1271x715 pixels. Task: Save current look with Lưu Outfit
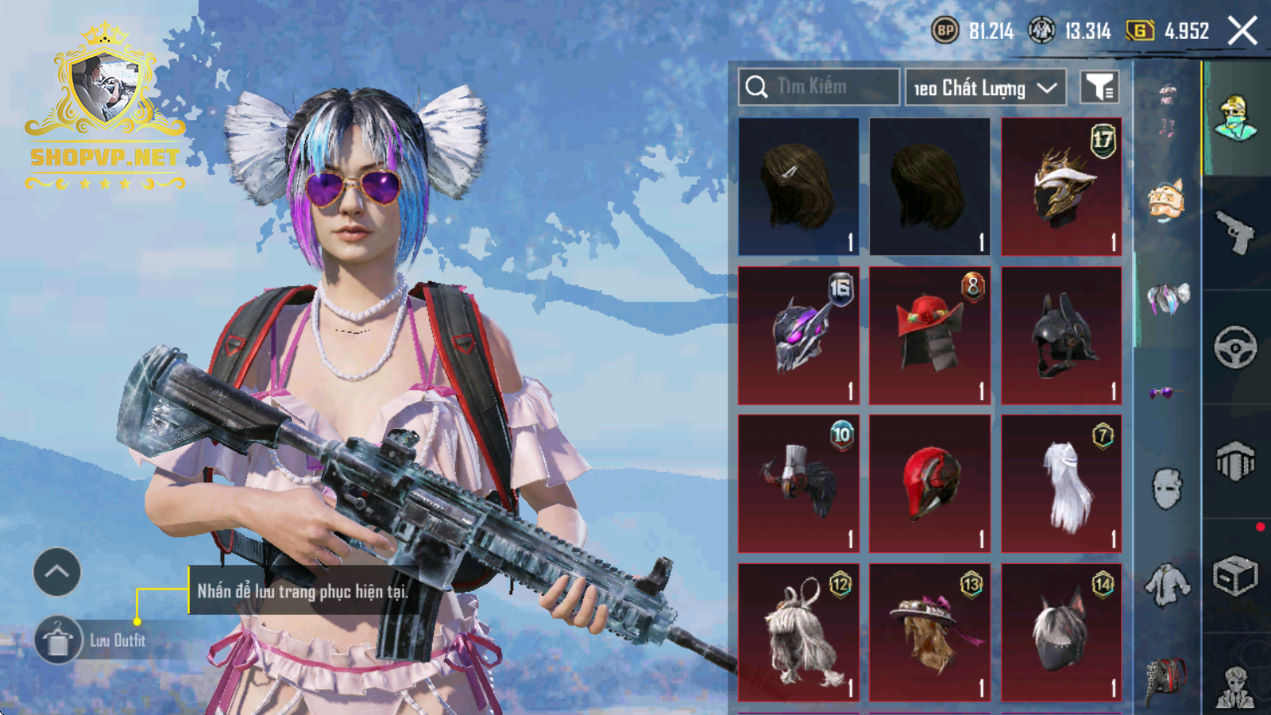pos(58,640)
